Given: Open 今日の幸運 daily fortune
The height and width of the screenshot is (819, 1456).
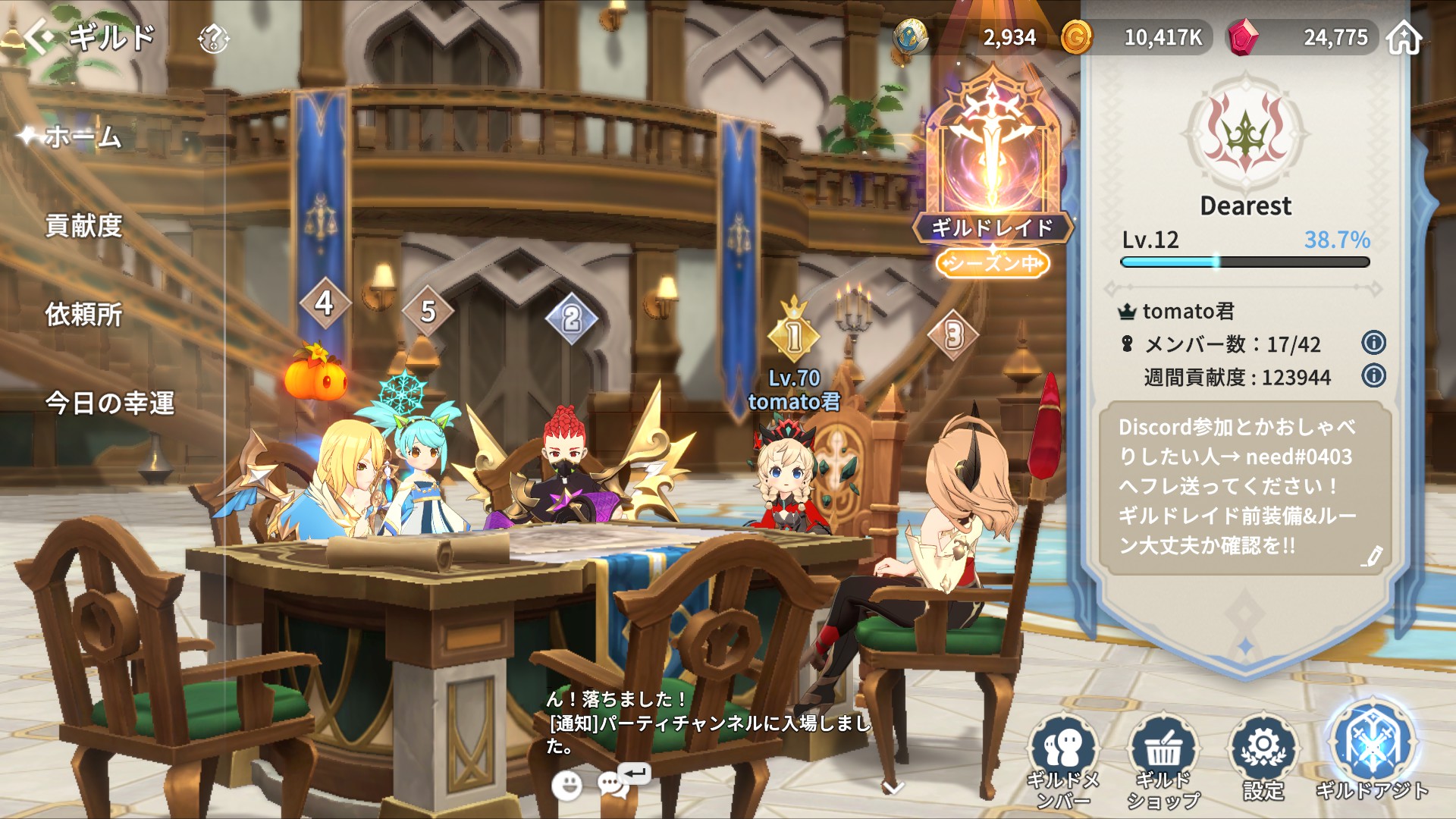Looking at the screenshot, I should (x=110, y=403).
